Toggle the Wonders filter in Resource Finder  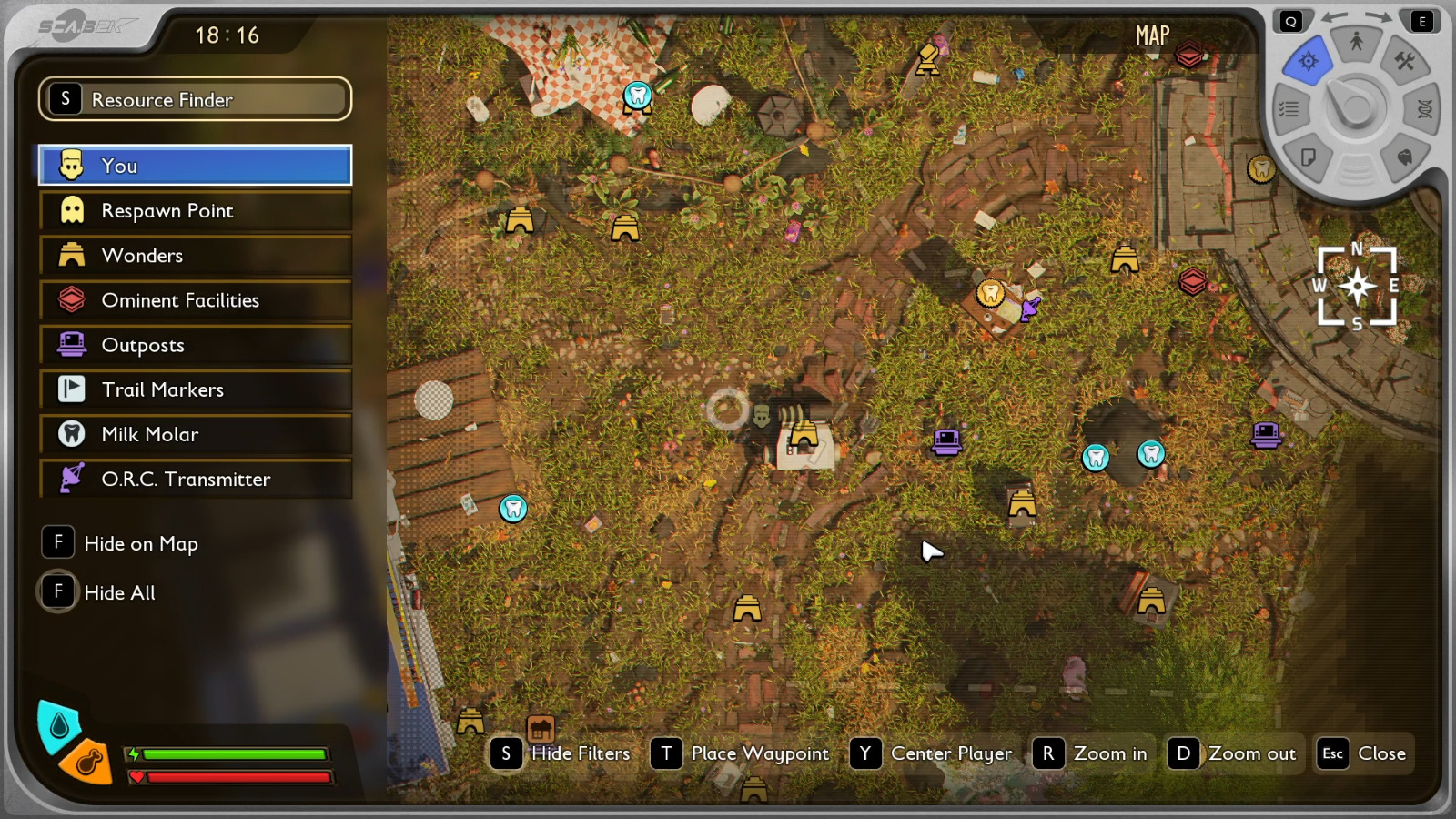[194, 256]
